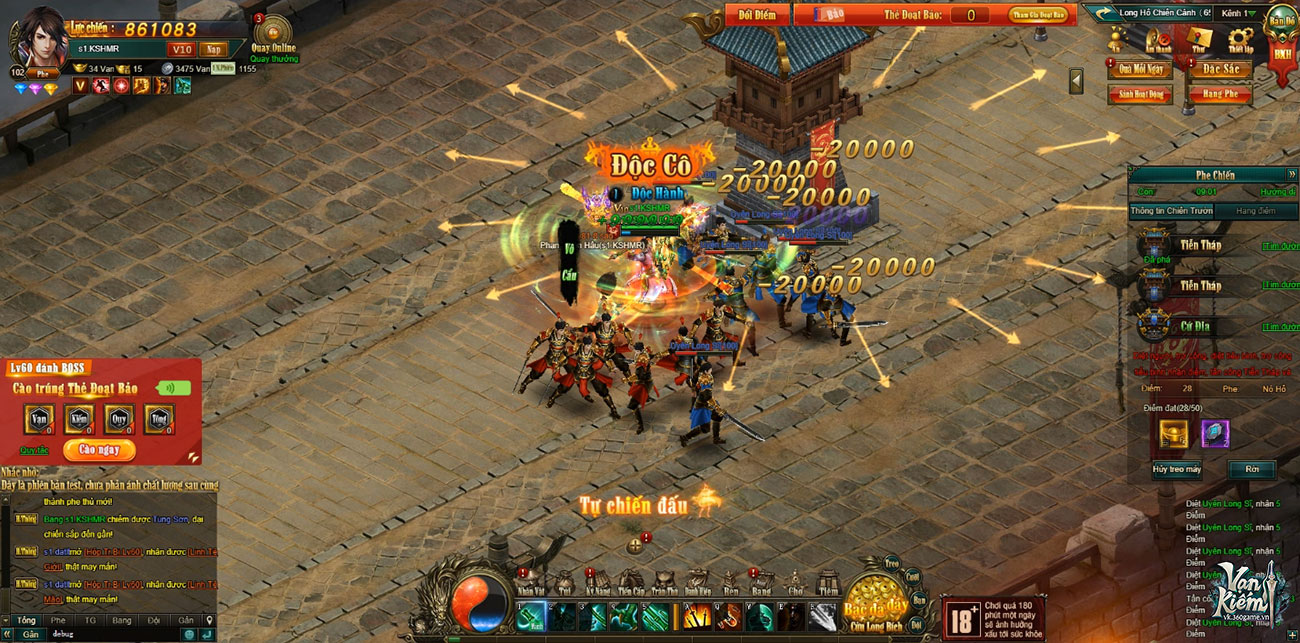1300x643 pixels.
Task: Open the Hạng Phe ranking button
Action: point(1219,94)
